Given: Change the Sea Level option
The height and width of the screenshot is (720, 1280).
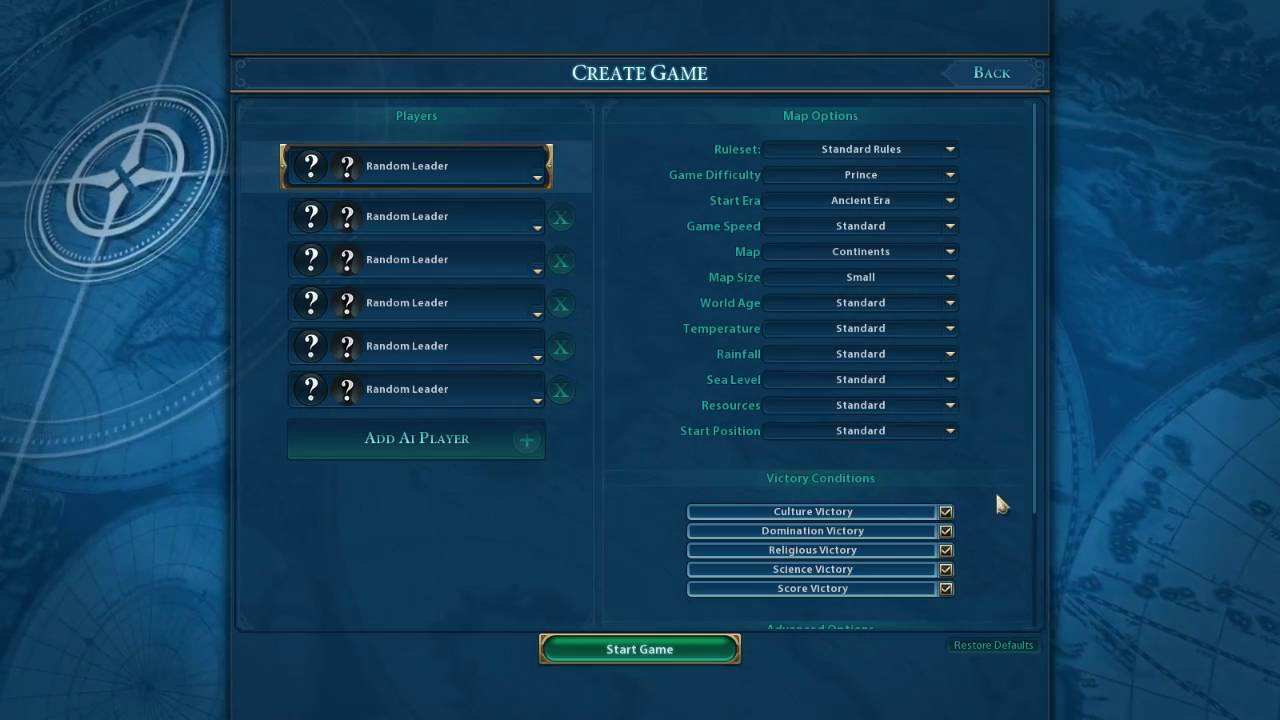Looking at the screenshot, I should point(861,380).
